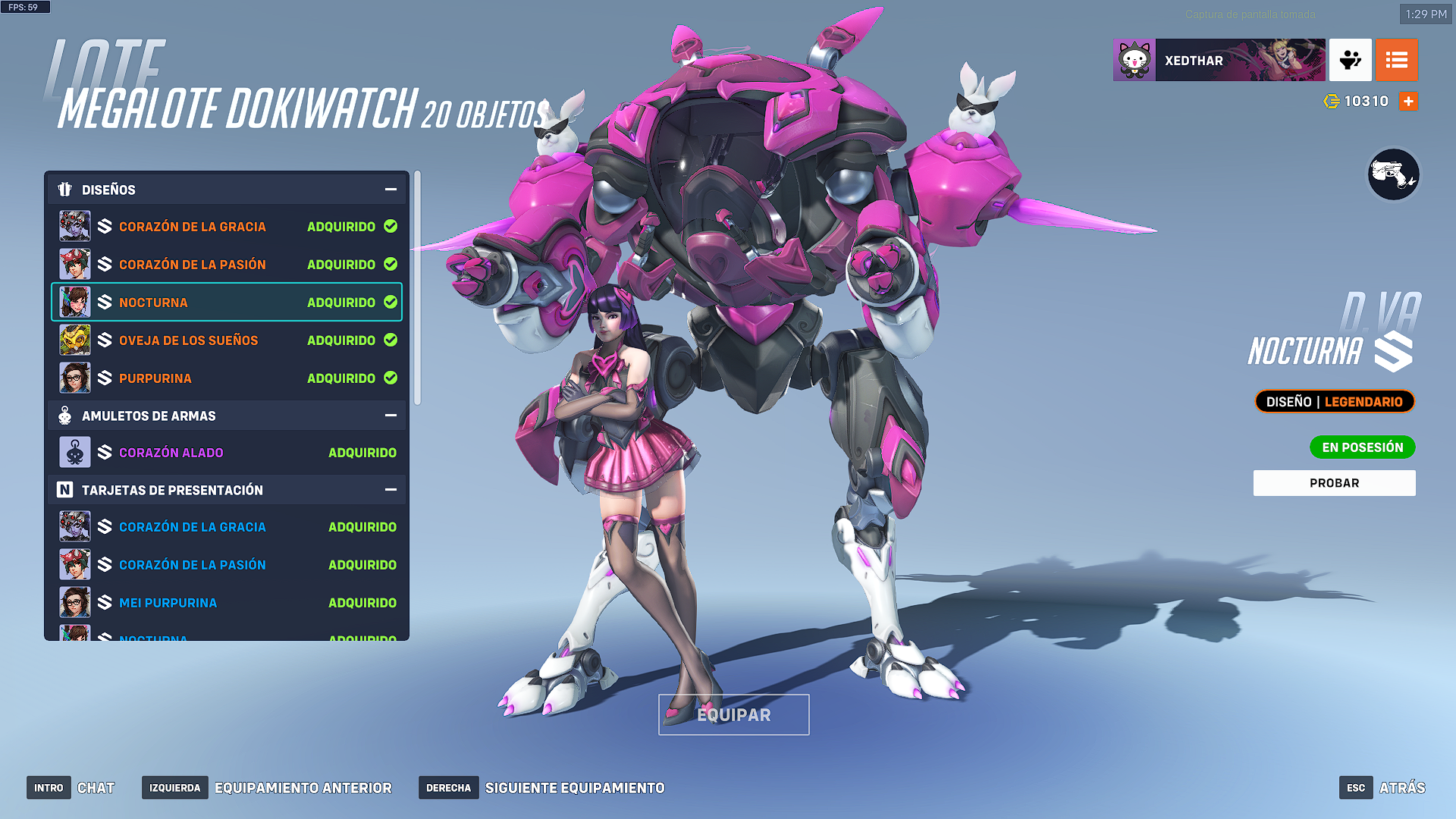Pick the Oveja de los Sueños skin
Screen dimensions: 1456x819
pyautogui.click(x=227, y=340)
